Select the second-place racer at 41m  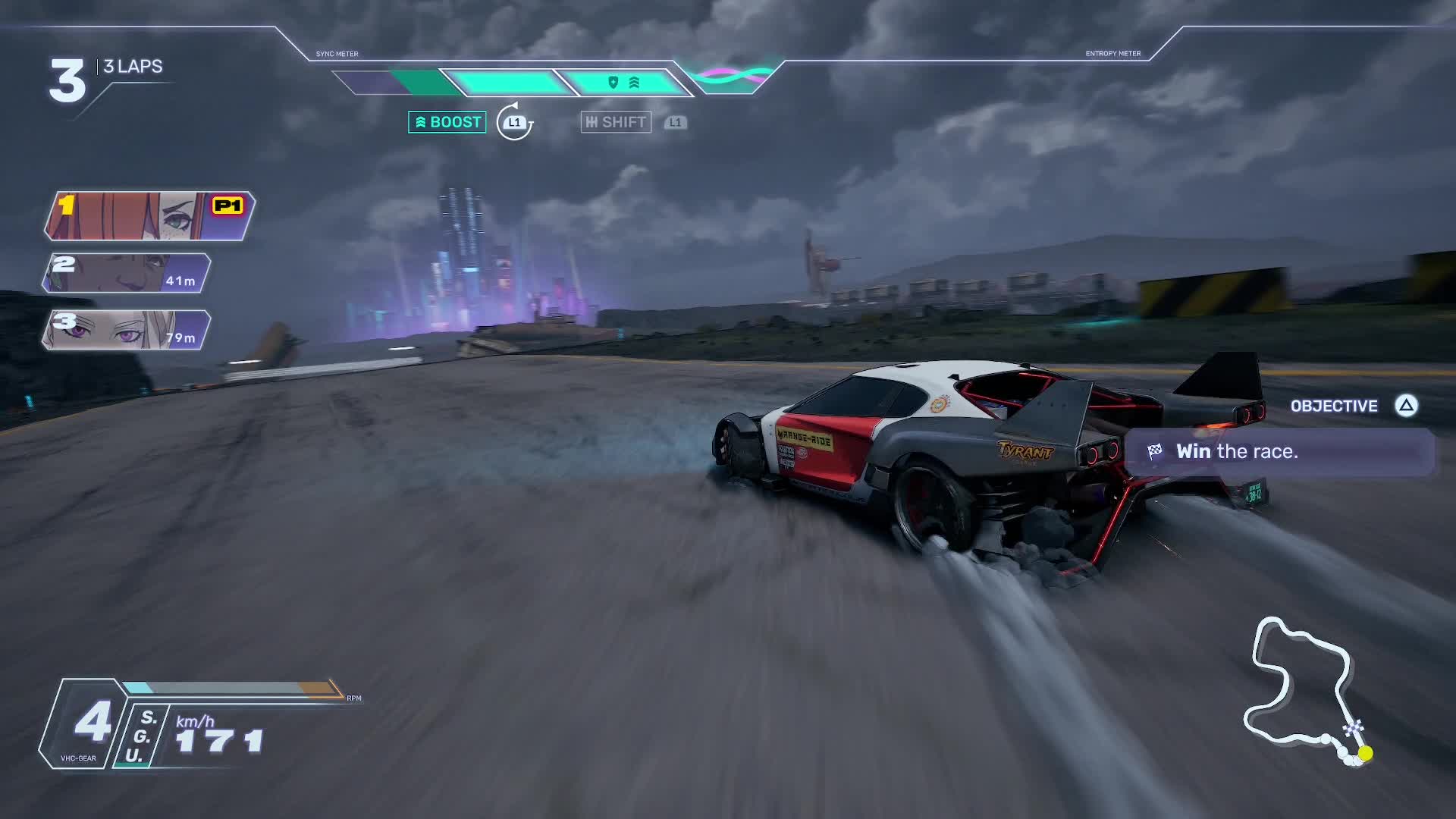127,273
